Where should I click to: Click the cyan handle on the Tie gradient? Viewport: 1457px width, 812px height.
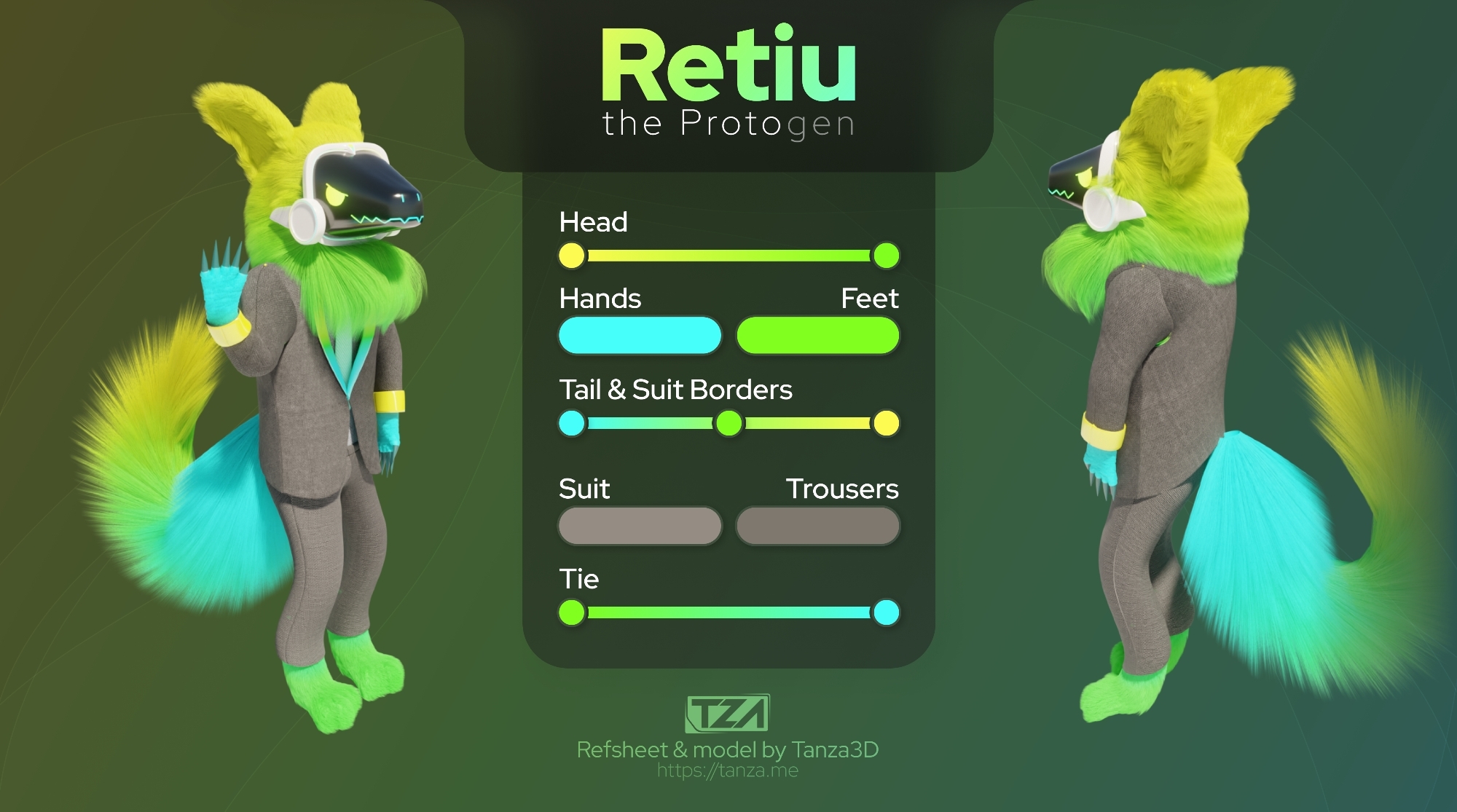[886, 612]
